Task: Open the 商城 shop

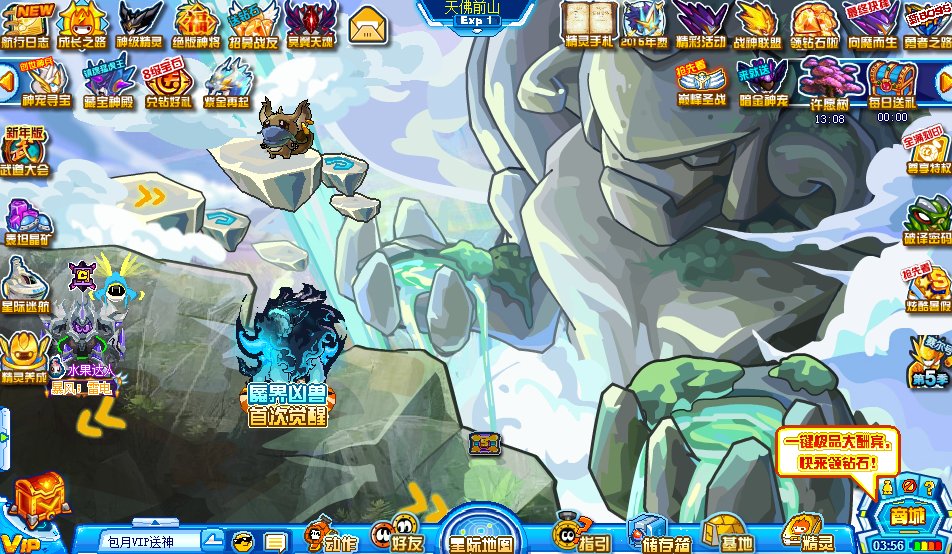Action: (x=905, y=512)
